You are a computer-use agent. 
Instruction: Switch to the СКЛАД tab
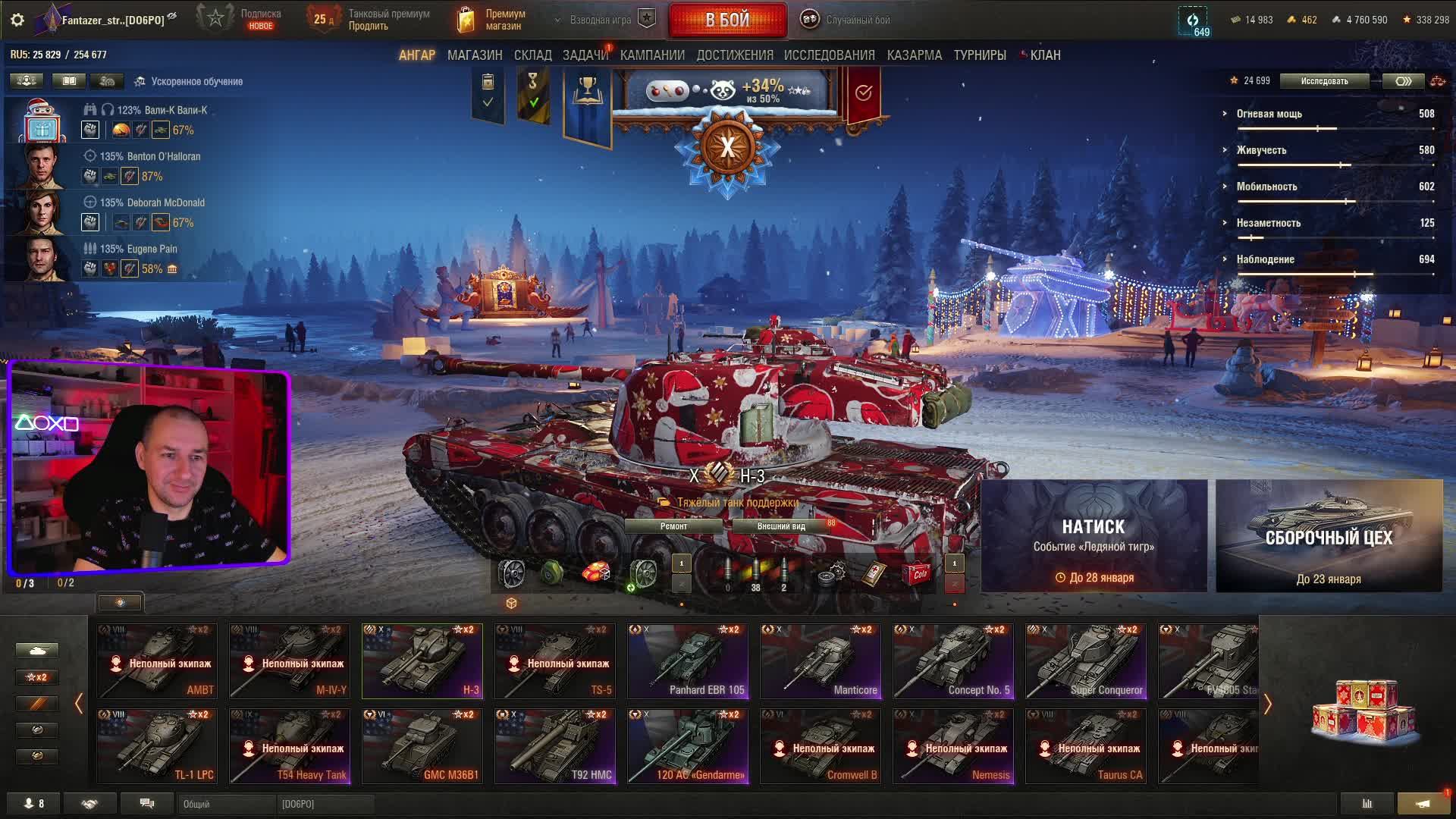click(x=532, y=55)
